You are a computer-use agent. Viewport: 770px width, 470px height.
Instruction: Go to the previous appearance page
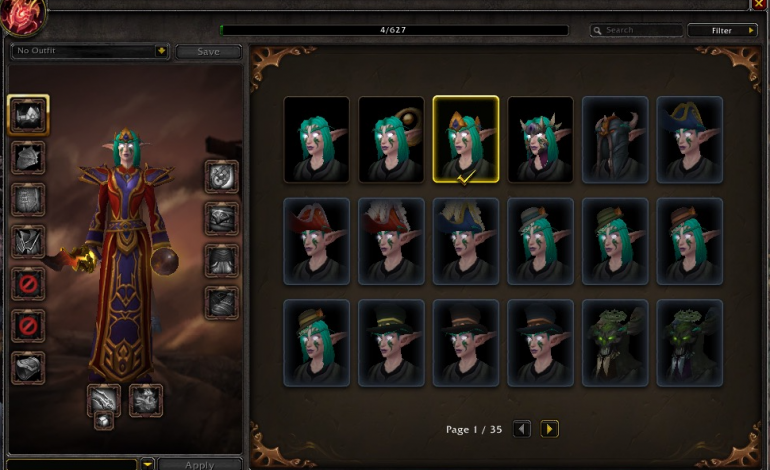521,429
